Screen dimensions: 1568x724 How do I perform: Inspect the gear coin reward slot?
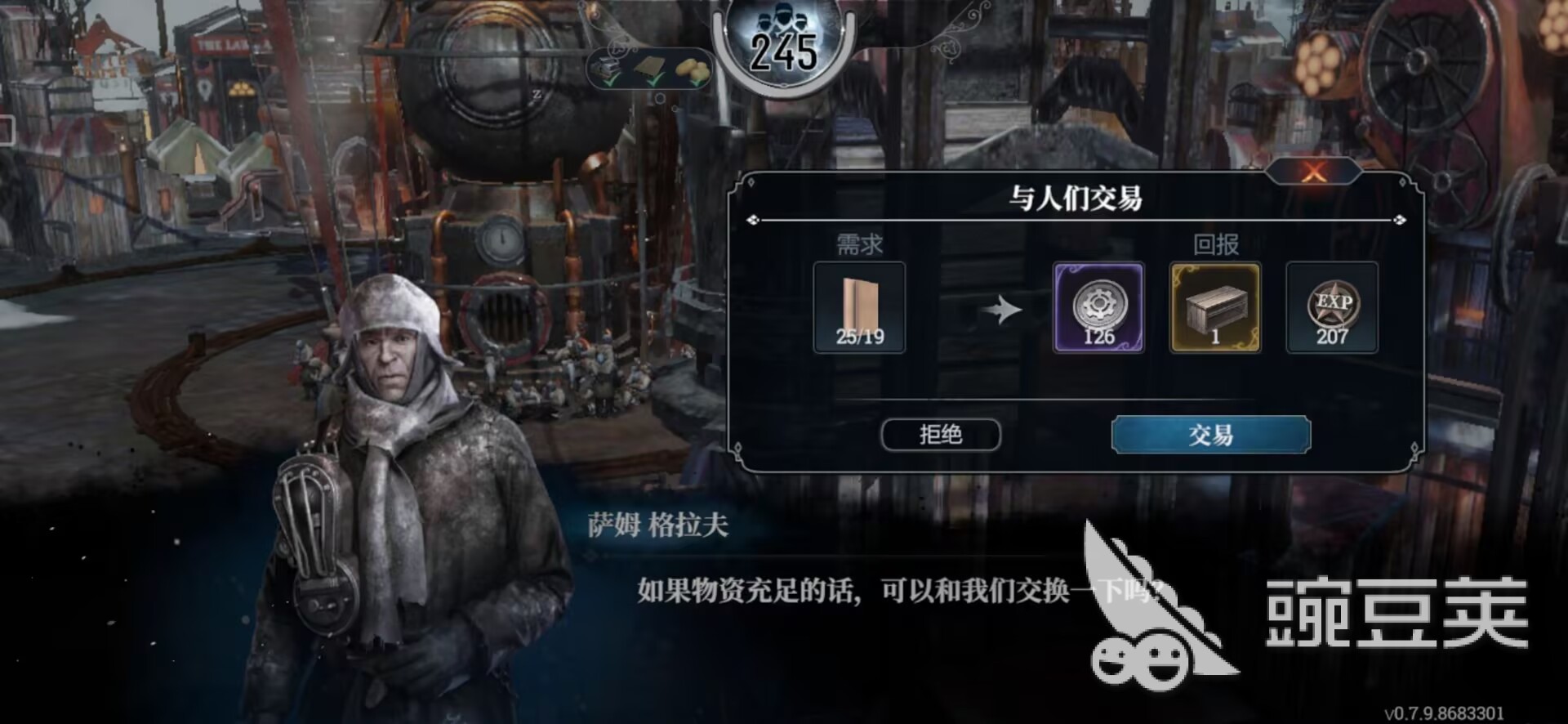[1098, 307]
